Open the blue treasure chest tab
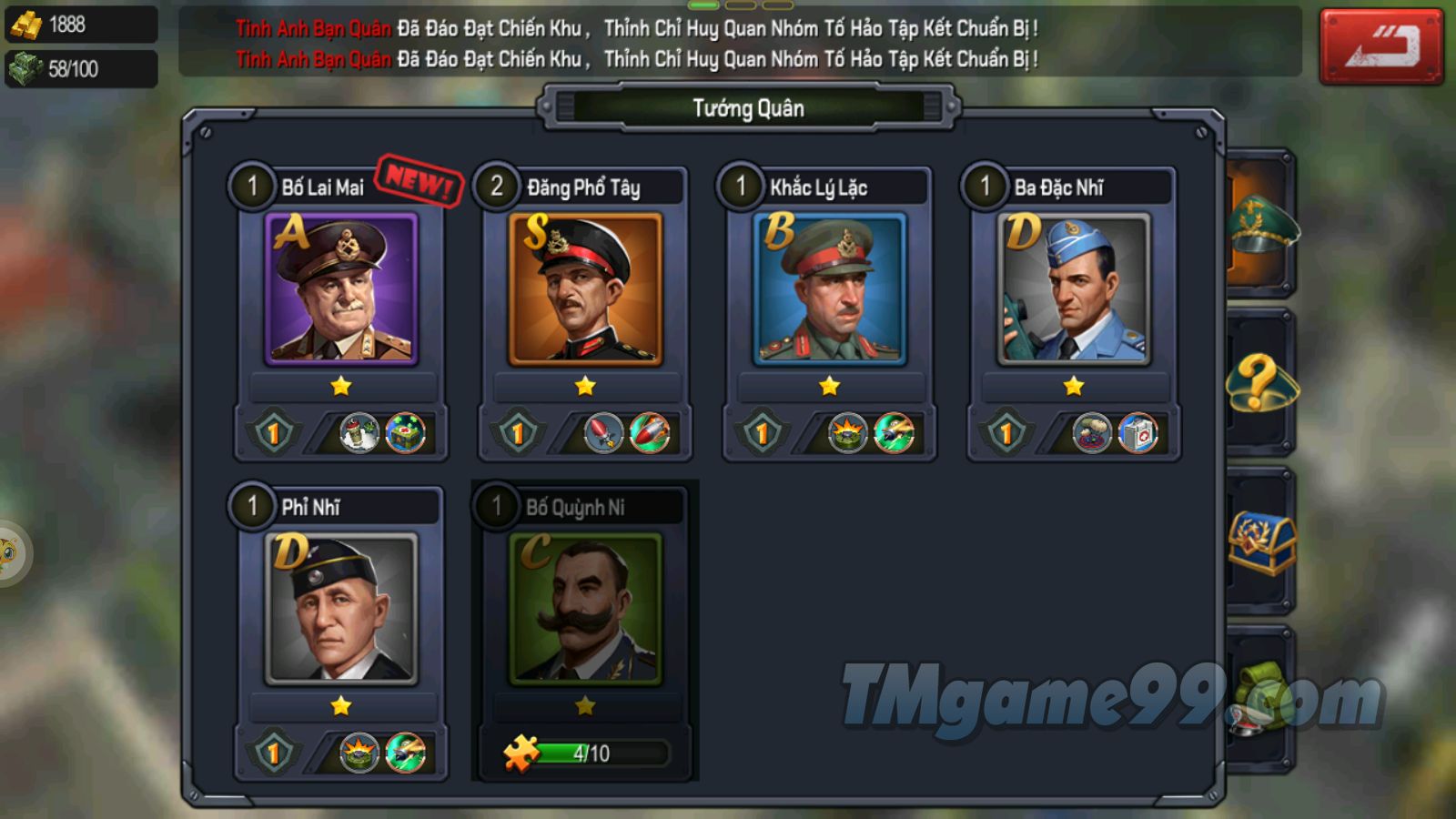1456x819 pixels. coord(1261,542)
